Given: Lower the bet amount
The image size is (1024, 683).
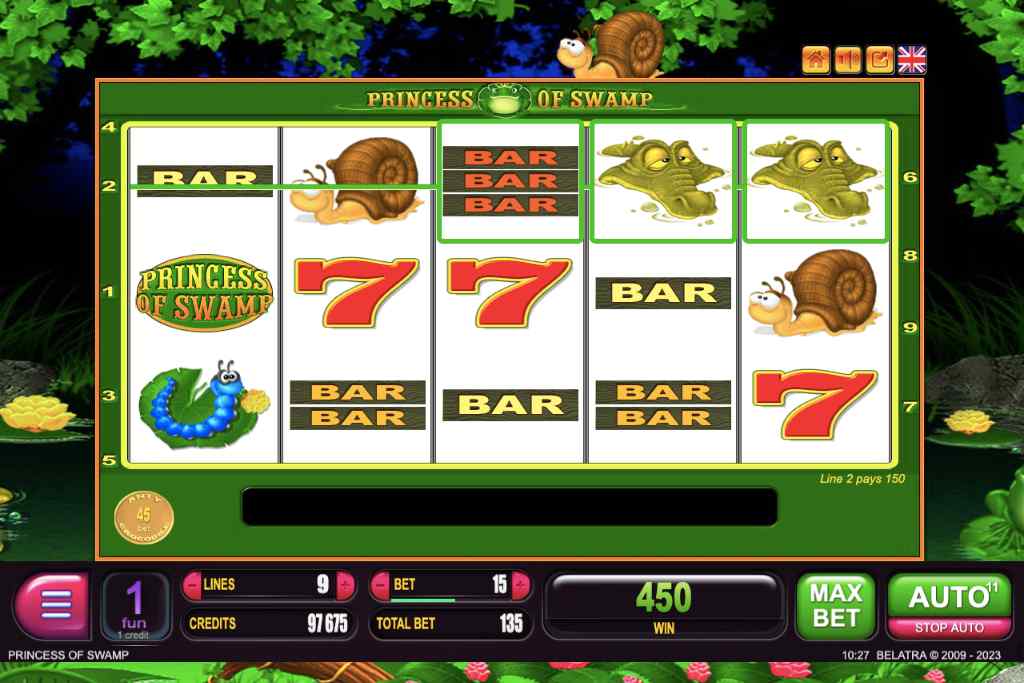Looking at the screenshot, I should point(380,584).
